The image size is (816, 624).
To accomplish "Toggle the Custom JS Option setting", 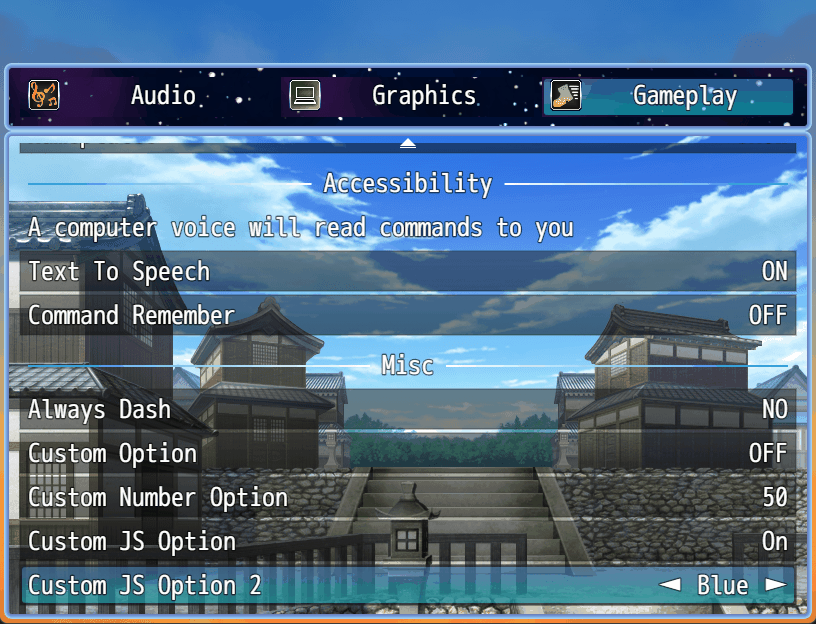I will pos(408,541).
